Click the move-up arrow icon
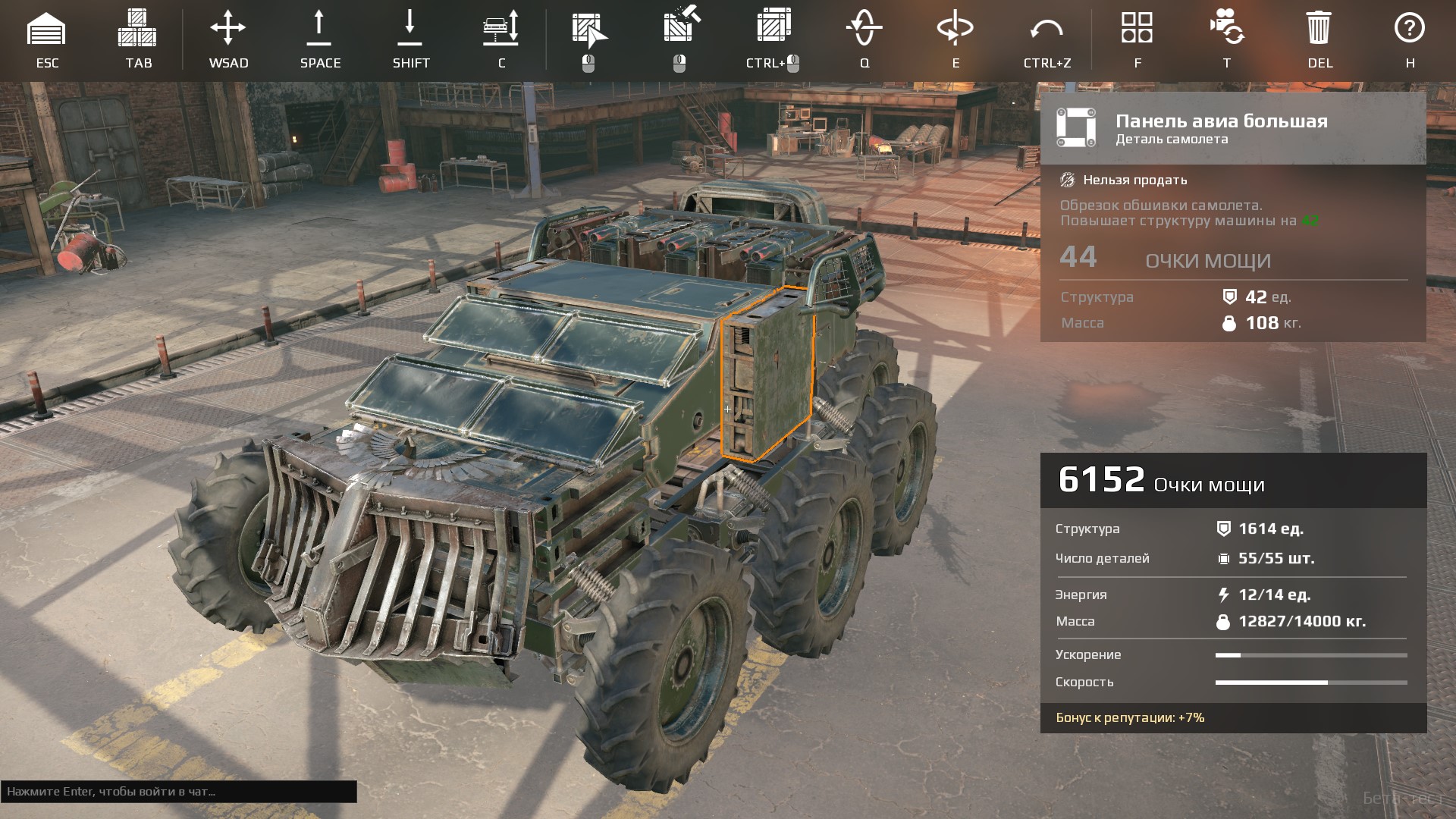 pyautogui.click(x=319, y=29)
